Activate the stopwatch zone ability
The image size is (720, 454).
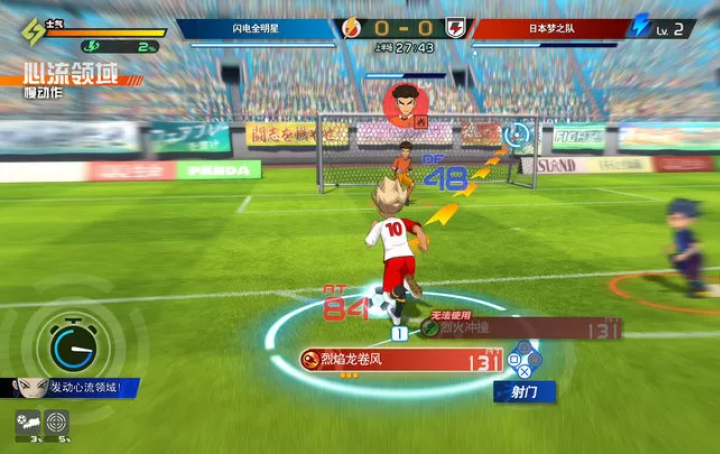(72, 346)
